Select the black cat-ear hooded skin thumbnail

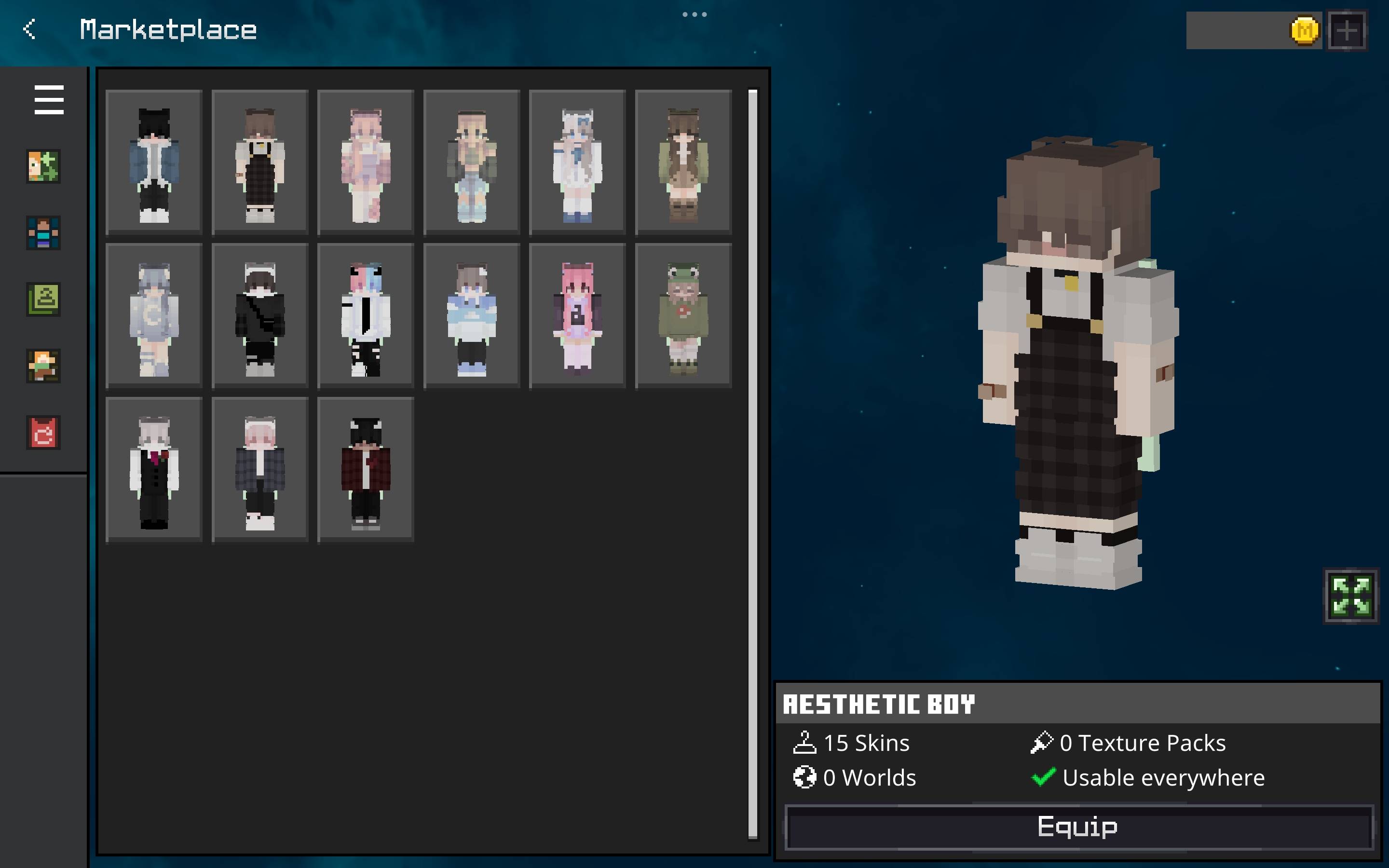click(153, 162)
